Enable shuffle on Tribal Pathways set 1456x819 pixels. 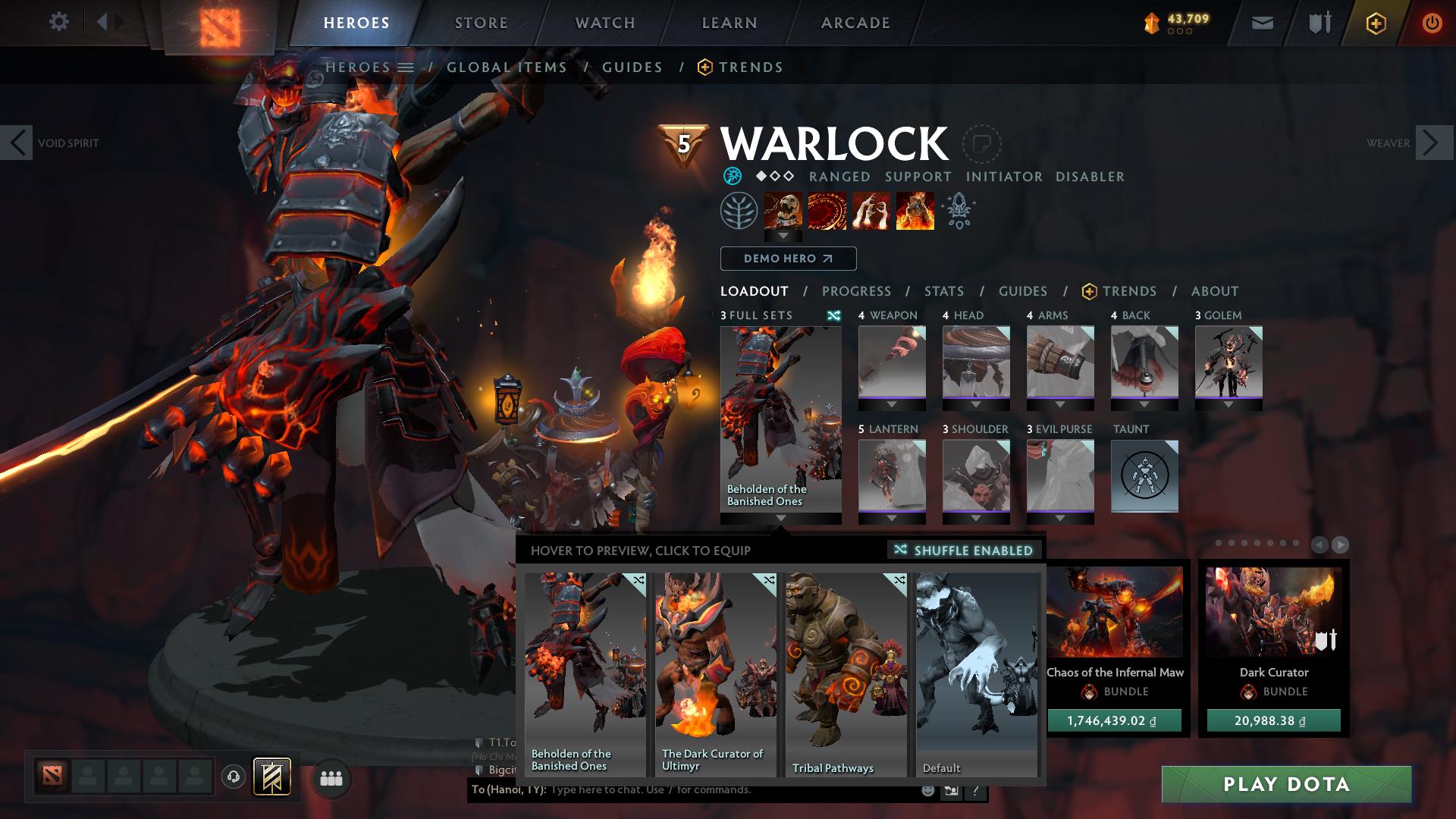(899, 580)
